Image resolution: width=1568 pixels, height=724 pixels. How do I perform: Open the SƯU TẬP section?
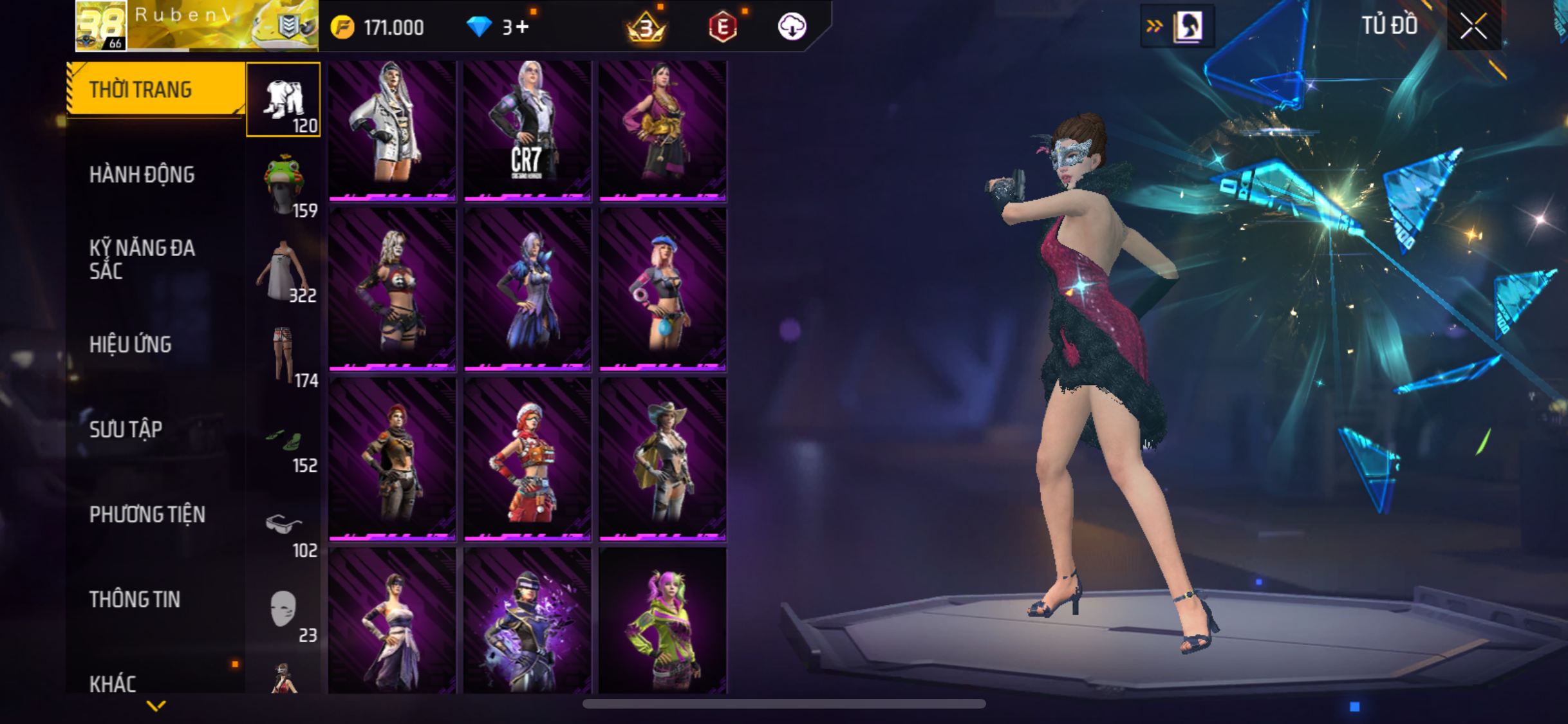pyautogui.click(x=126, y=429)
